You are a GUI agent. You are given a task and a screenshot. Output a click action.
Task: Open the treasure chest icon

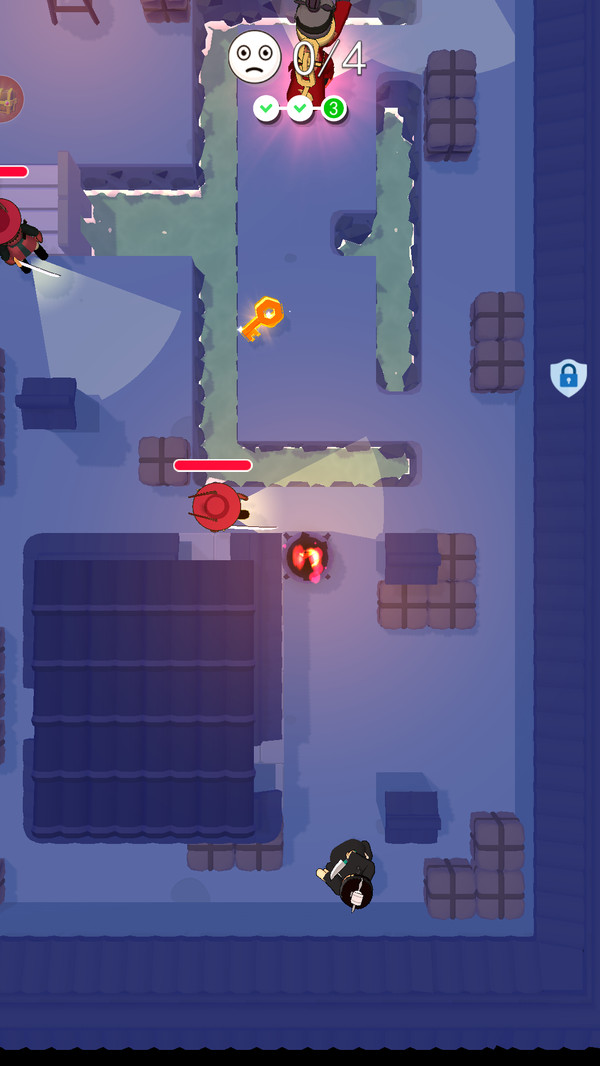(7, 99)
